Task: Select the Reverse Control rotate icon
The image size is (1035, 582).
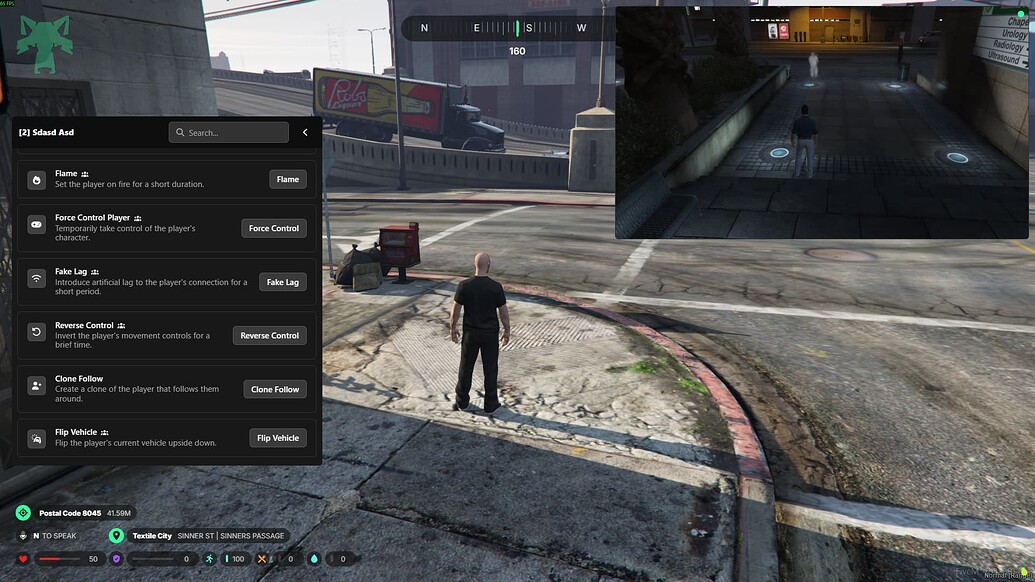Action: (x=37, y=332)
